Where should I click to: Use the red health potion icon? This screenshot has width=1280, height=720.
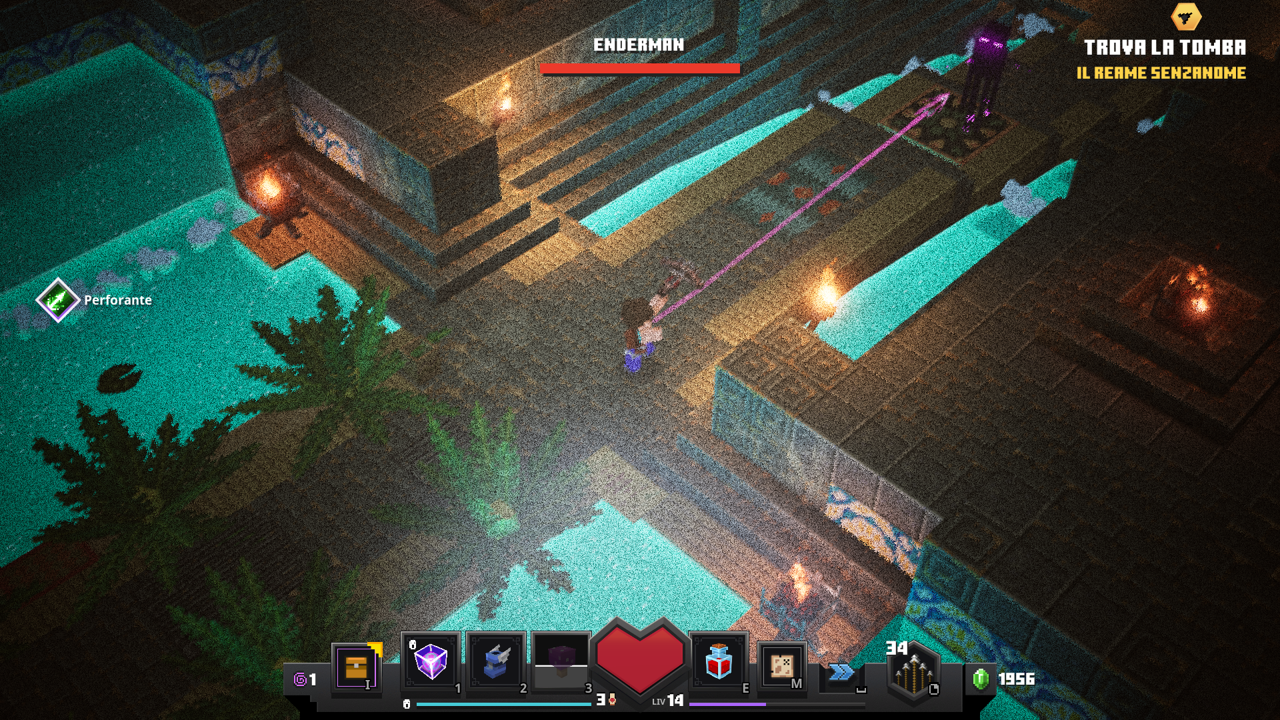[717, 663]
